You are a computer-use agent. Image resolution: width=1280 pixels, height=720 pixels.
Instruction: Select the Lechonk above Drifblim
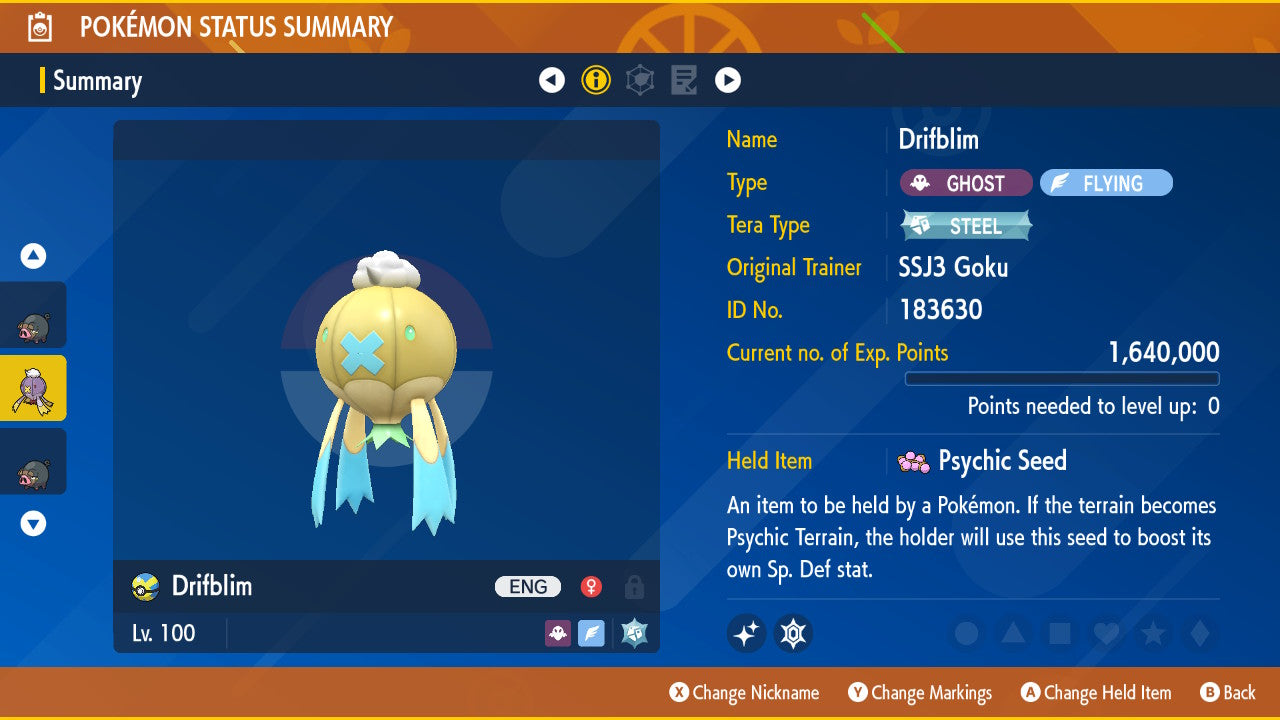(x=33, y=315)
